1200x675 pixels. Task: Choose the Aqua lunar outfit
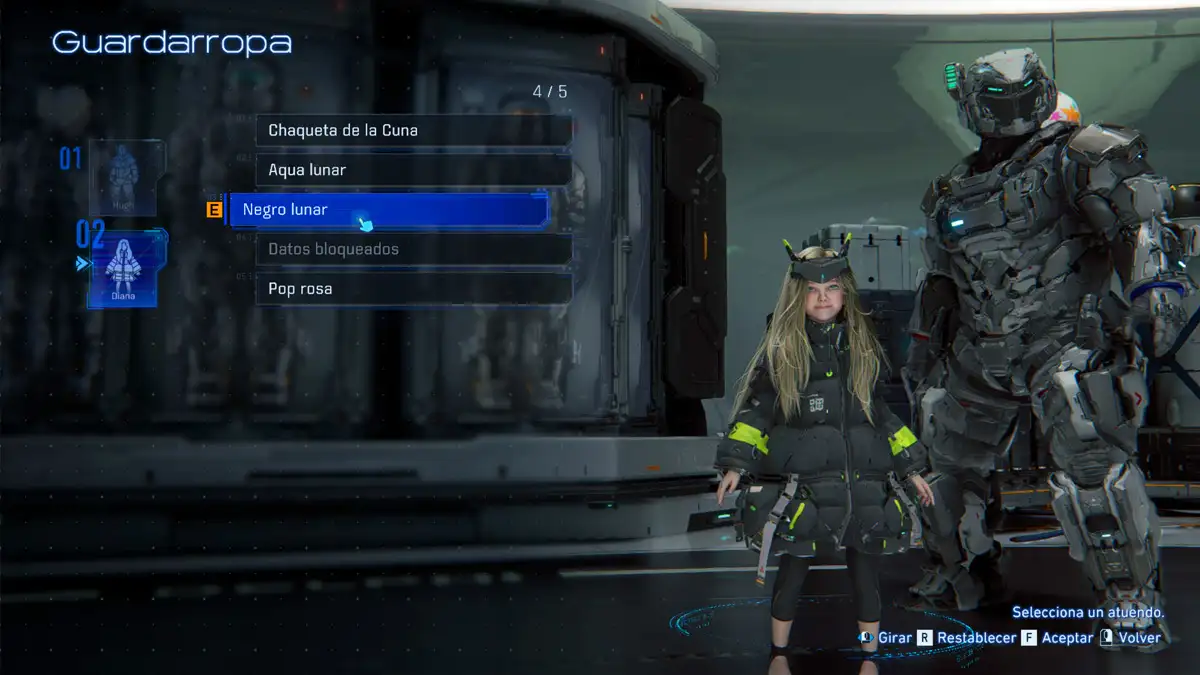coord(413,170)
